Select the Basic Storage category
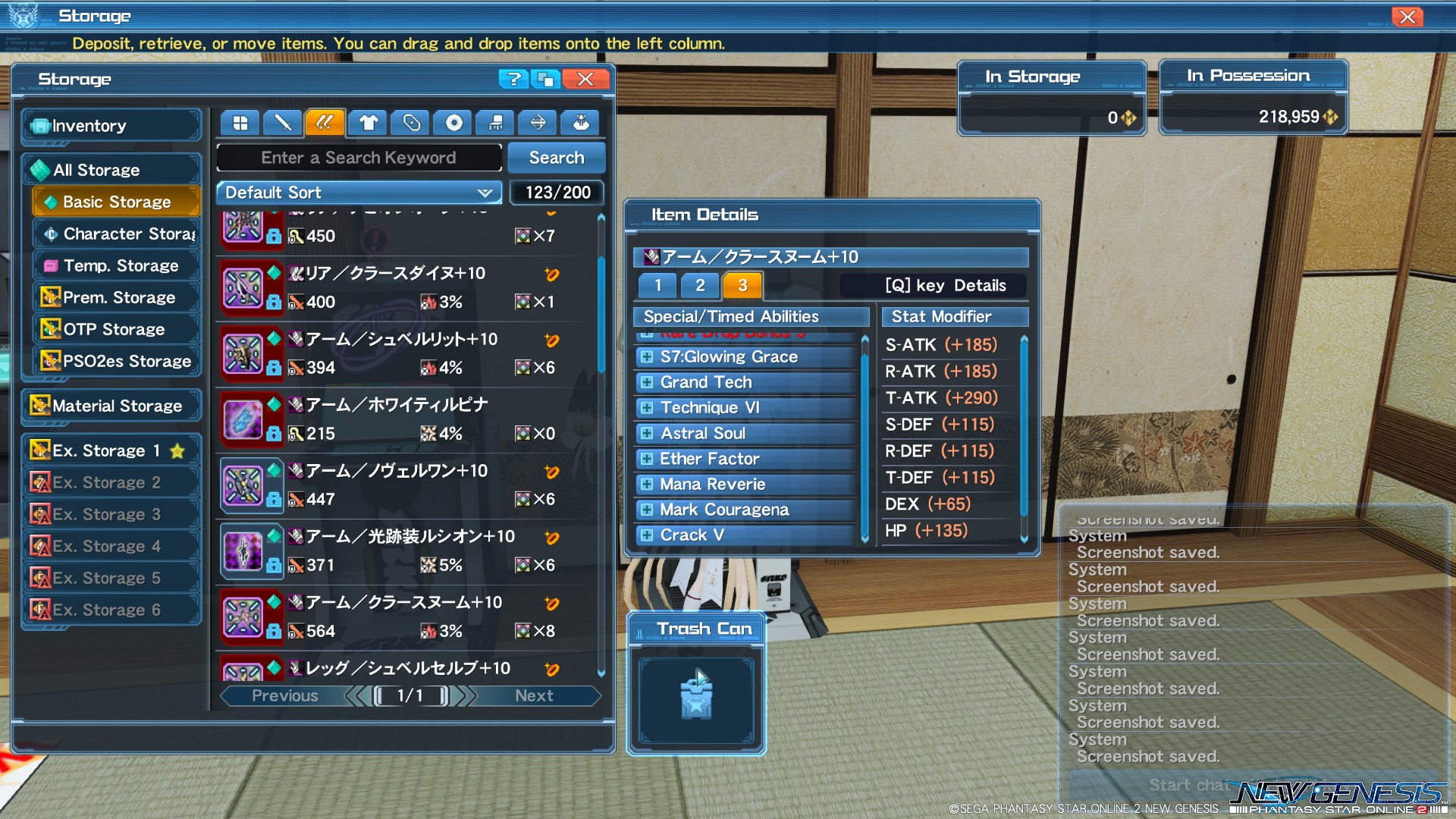Screen dimensions: 1456x819 (115, 201)
